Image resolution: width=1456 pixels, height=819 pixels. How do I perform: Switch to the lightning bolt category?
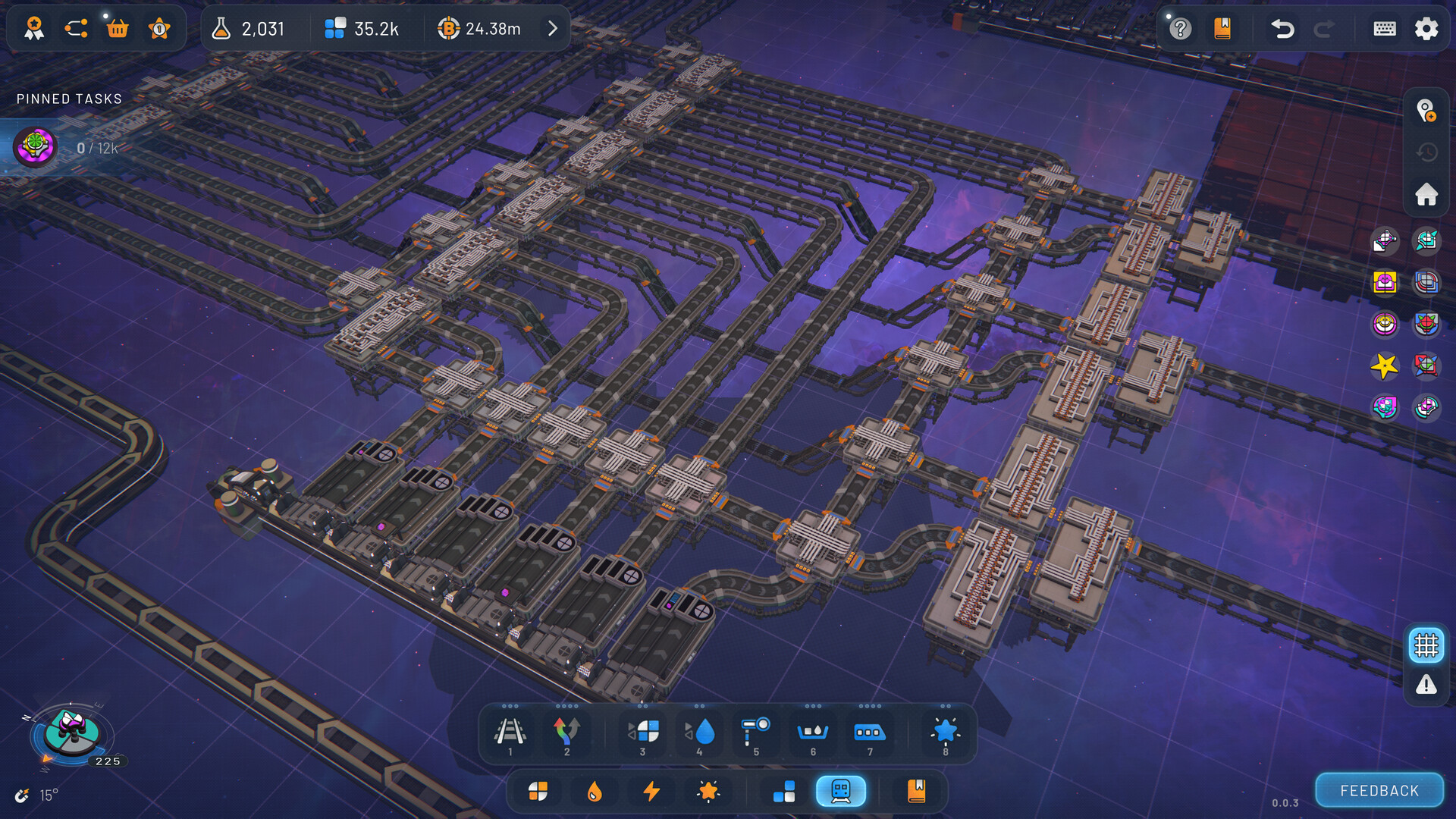(x=651, y=791)
